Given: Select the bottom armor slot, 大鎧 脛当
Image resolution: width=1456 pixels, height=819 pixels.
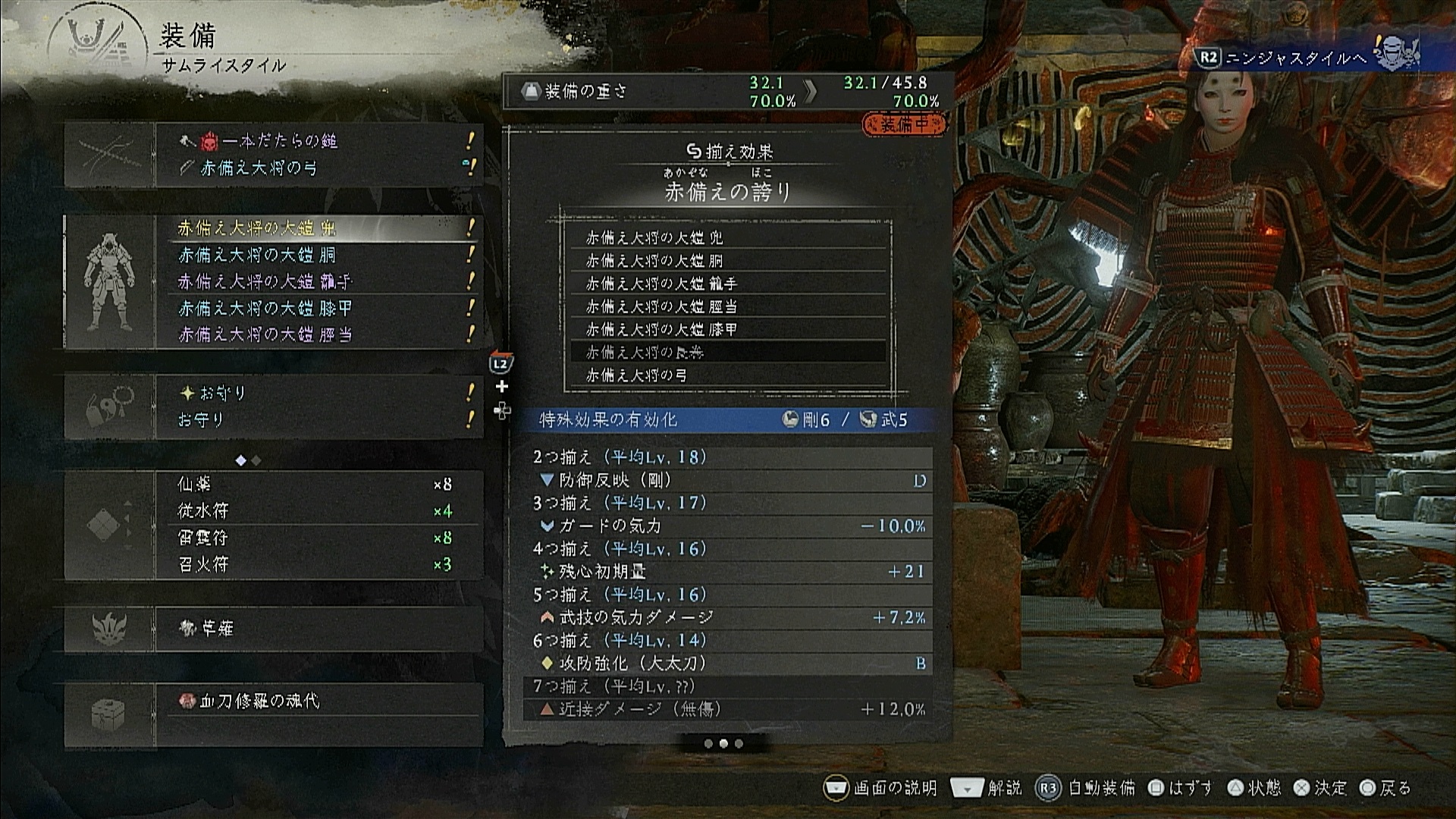Looking at the screenshot, I should (318, 334).
